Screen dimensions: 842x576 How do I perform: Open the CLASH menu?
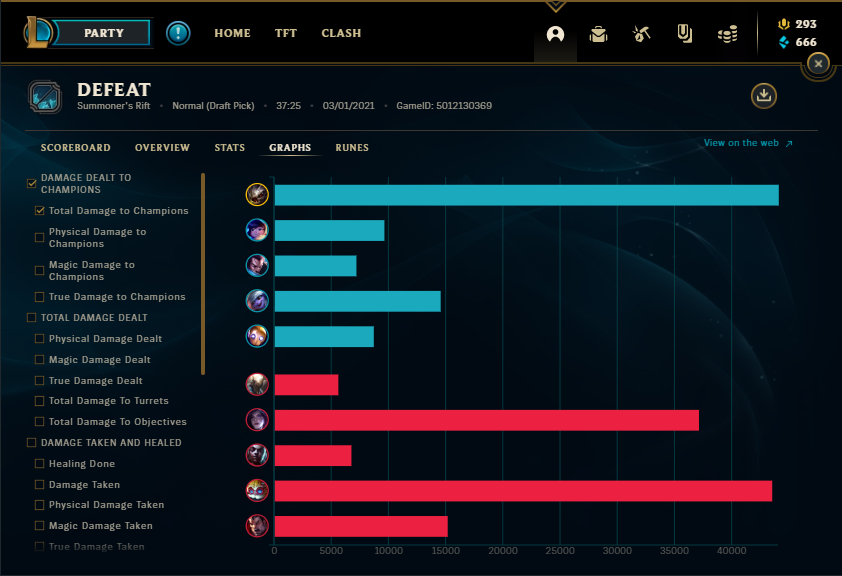[341, 33]
